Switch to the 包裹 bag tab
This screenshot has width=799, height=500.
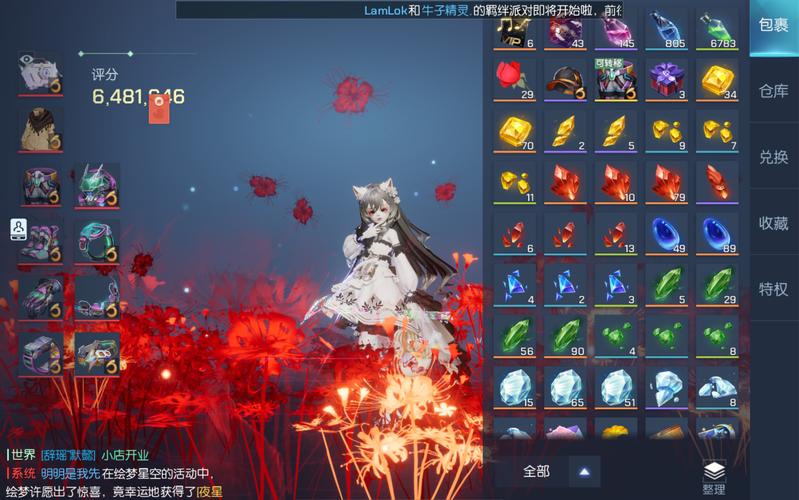pos(773,27)
